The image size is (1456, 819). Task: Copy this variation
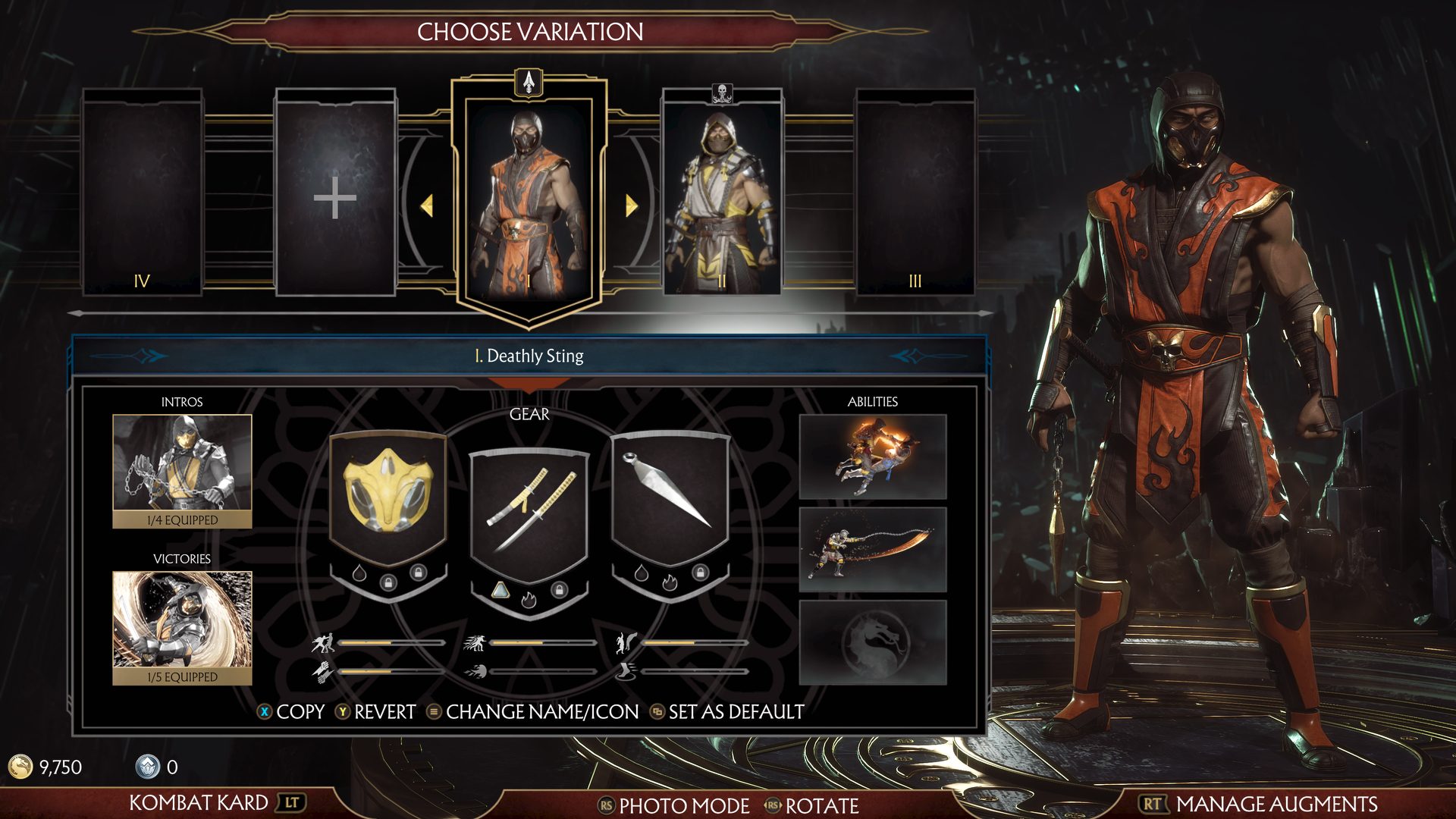pyautogui.click(x=293, y=712)
